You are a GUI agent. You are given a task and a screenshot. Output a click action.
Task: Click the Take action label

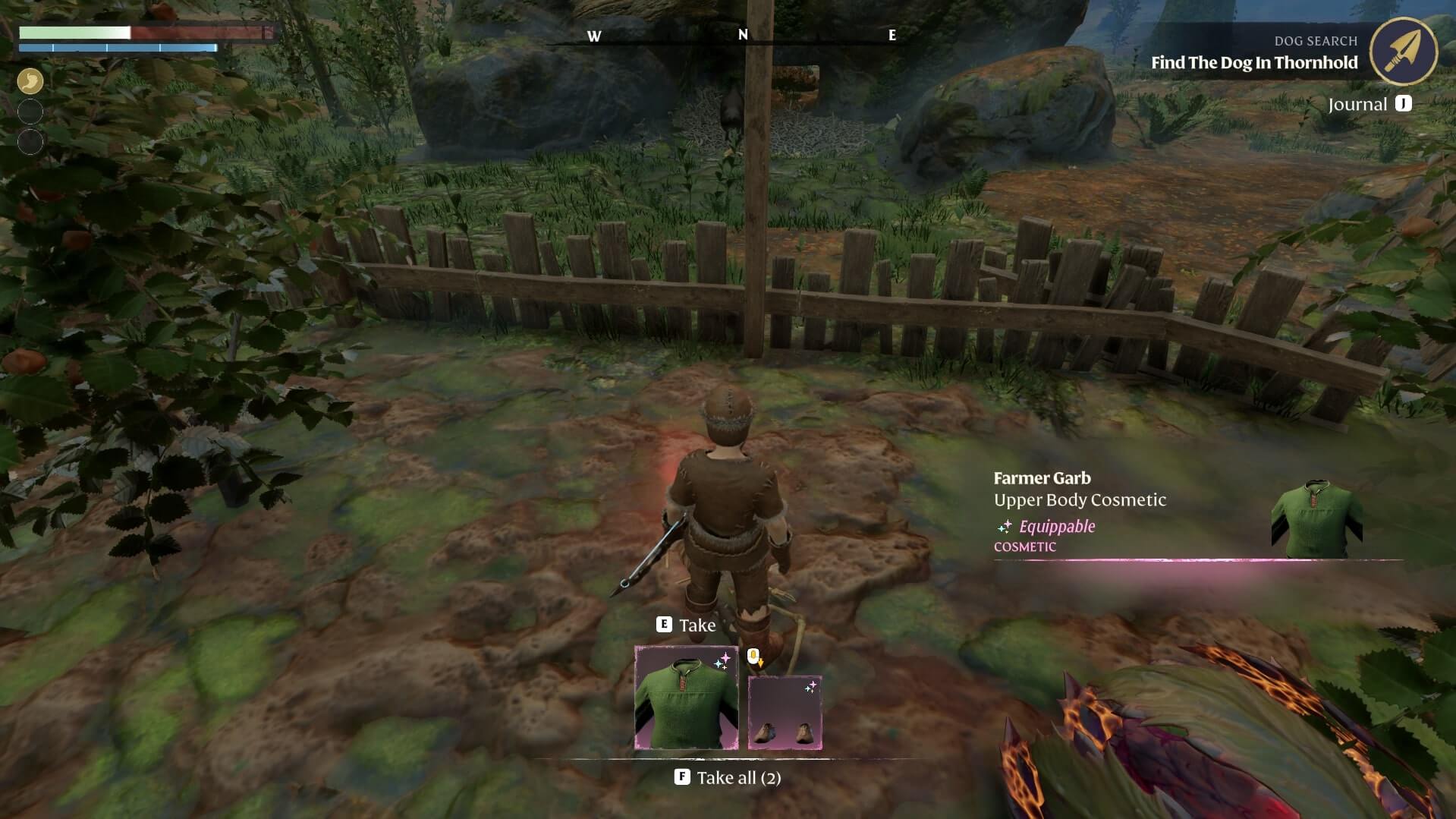coord(698,625)
